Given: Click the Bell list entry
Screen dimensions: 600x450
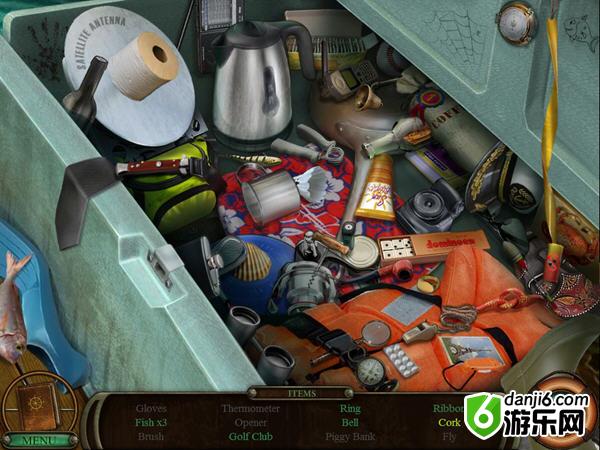Looking at the screenshot, I should click(x=350, y=422).
